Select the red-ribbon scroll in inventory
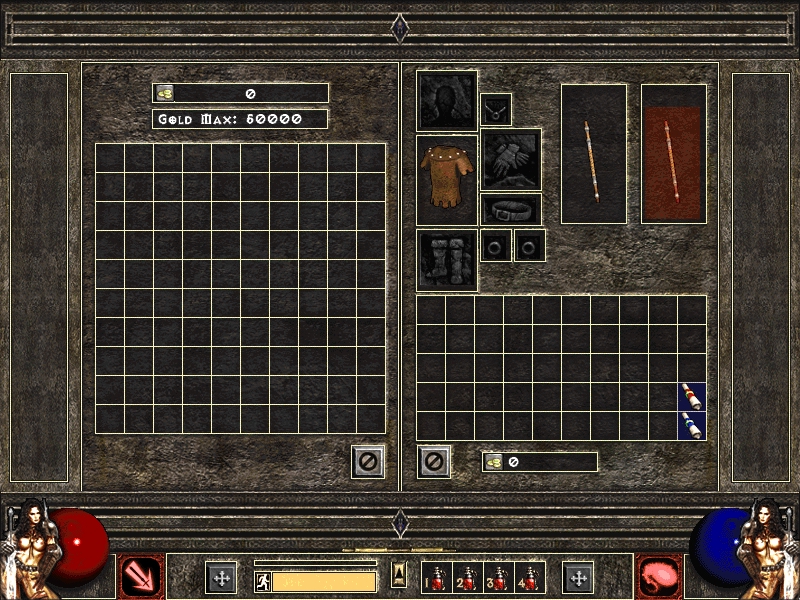Viewport: 800px width, 600px height. point(692,397)
